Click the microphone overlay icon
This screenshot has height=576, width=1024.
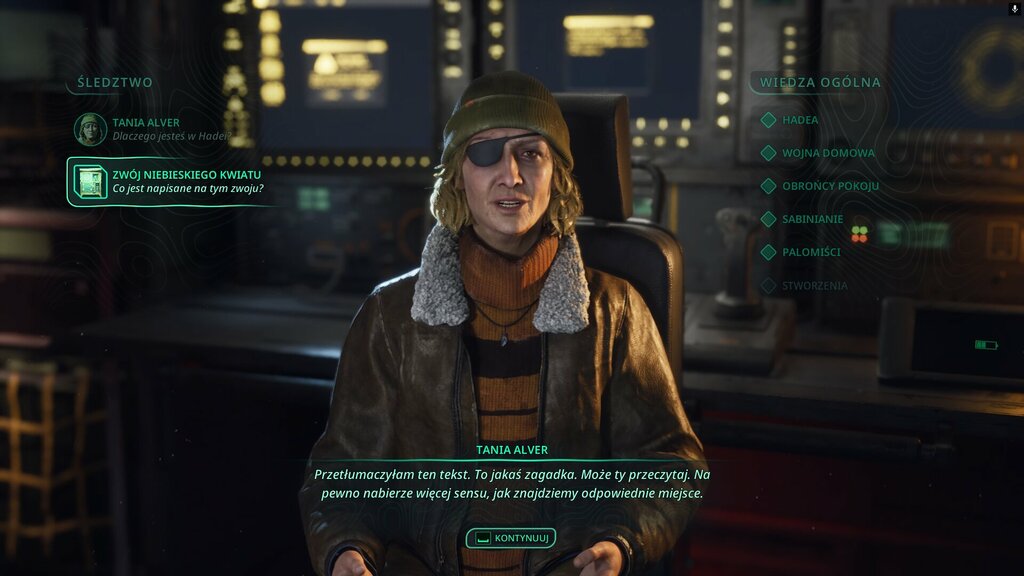1016,8
